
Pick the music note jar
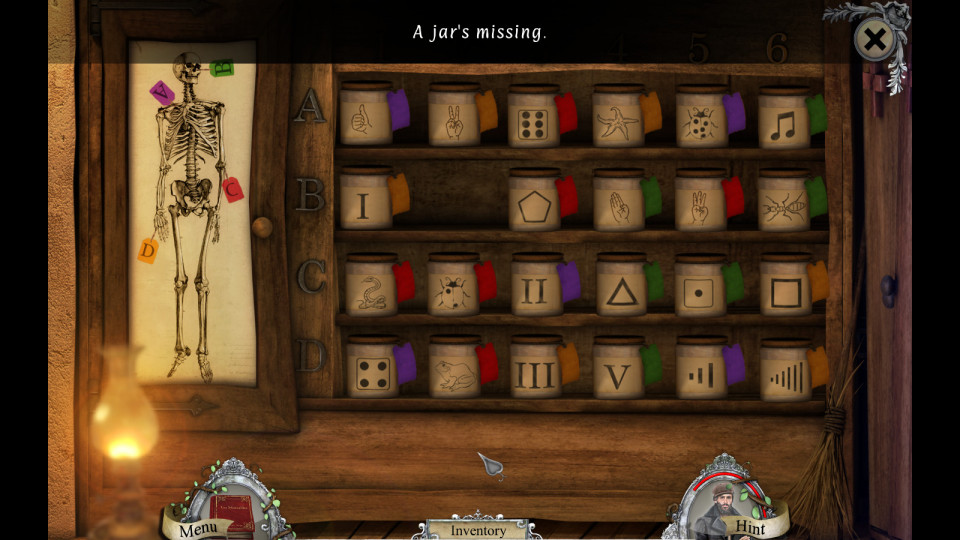(x=783, y=120)
